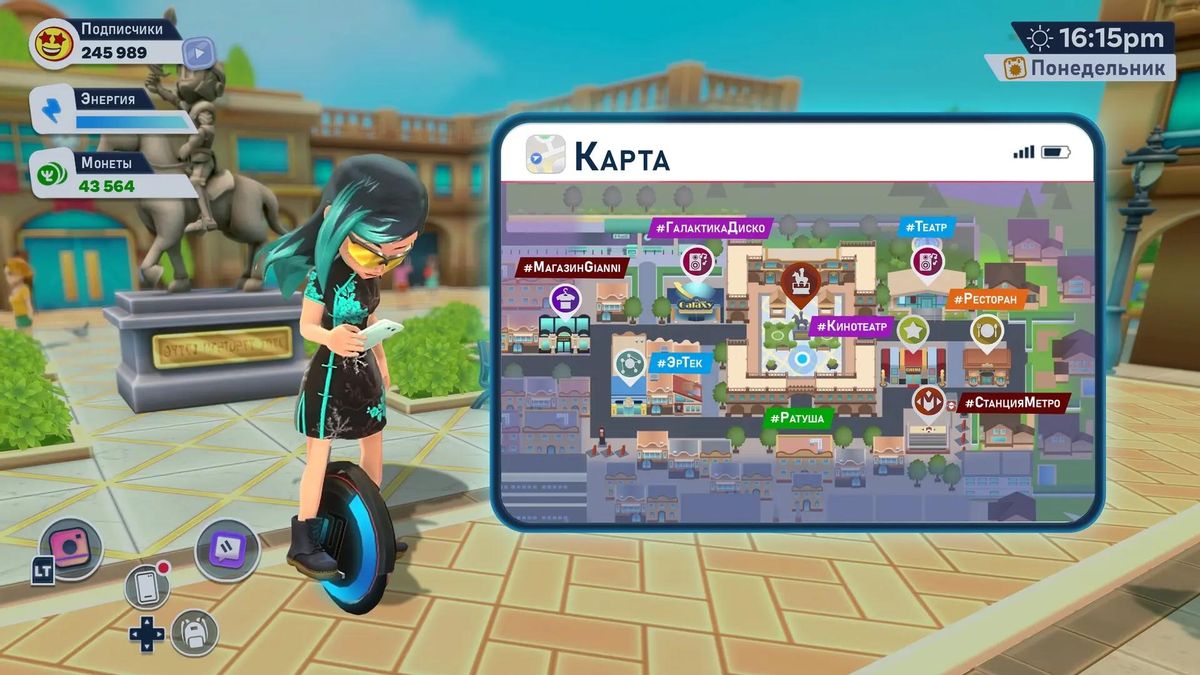
Task: Select the #ЭрТек map label
Action: pyautogui.click(x=681, y=362)
